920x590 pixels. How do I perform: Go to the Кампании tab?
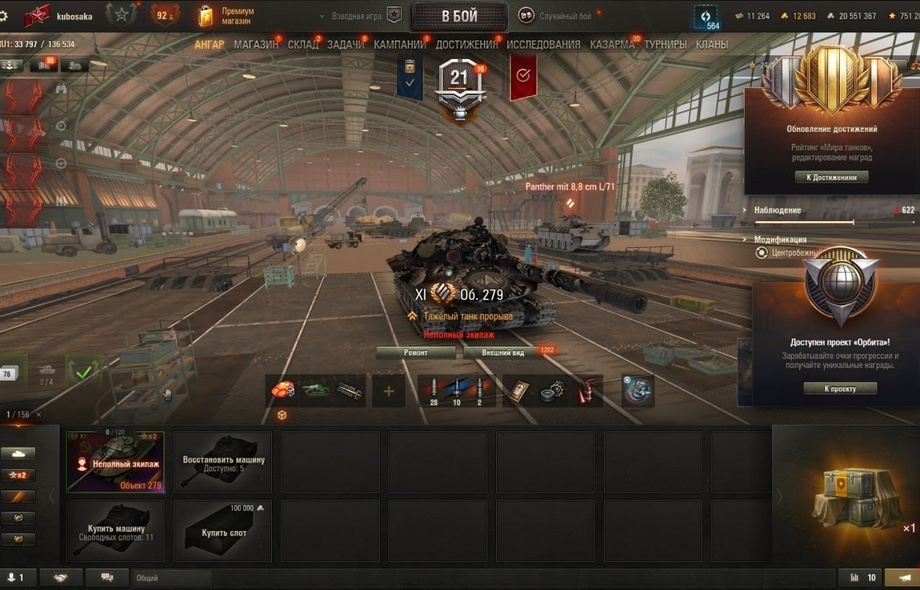(400, 45)
